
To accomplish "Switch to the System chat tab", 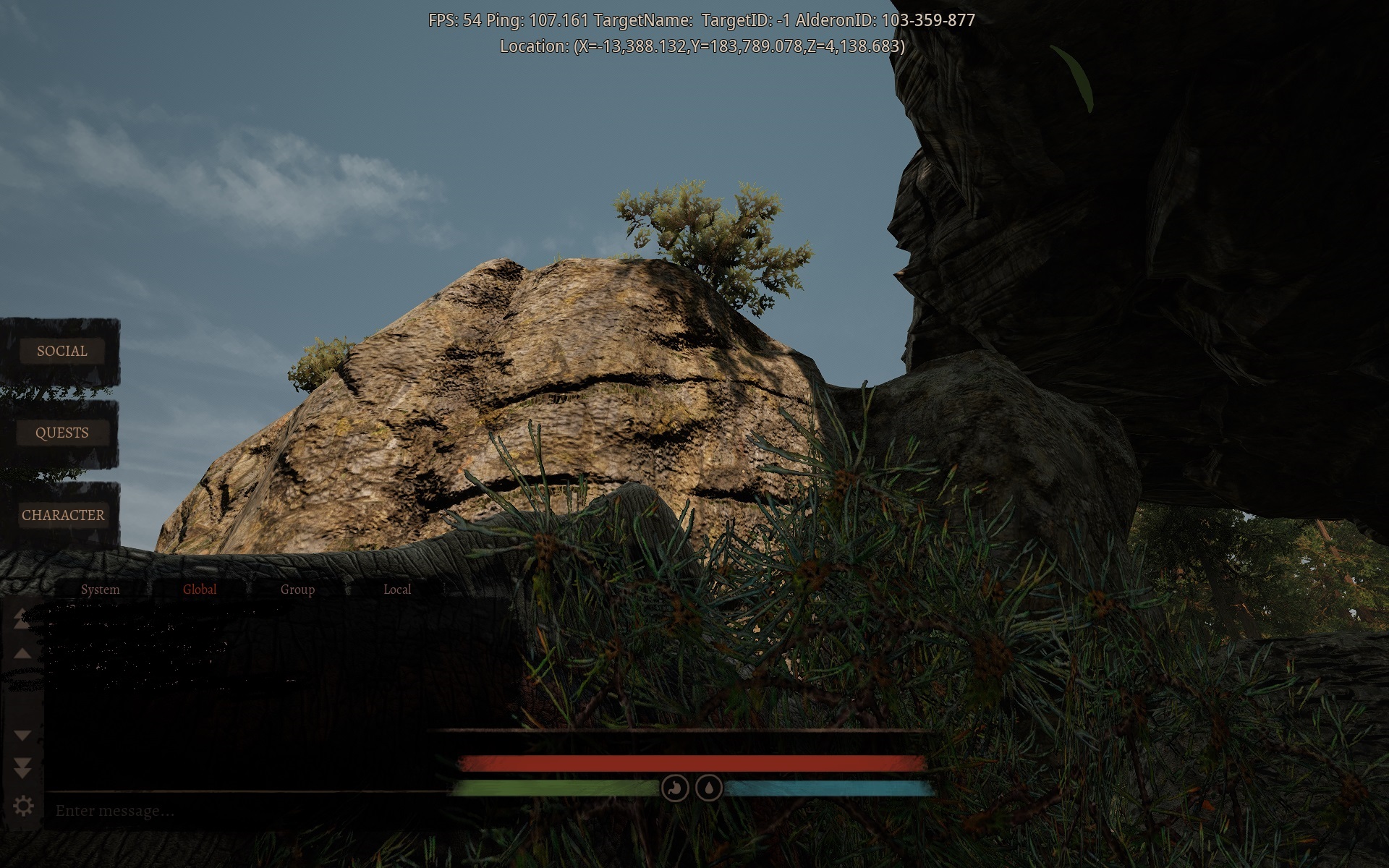I will [101, 590].
